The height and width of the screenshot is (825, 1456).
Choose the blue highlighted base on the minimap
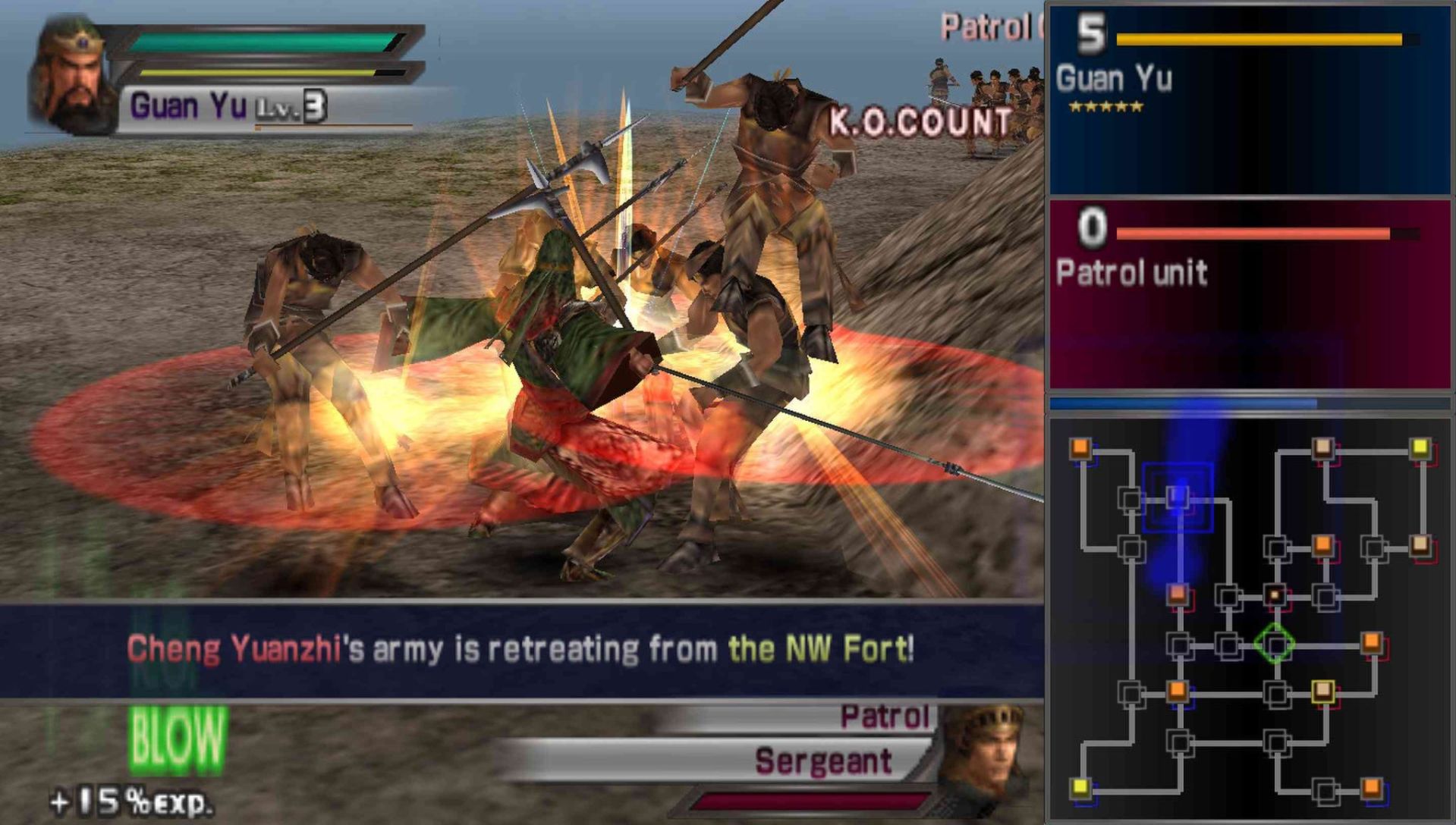(1177, 497)
